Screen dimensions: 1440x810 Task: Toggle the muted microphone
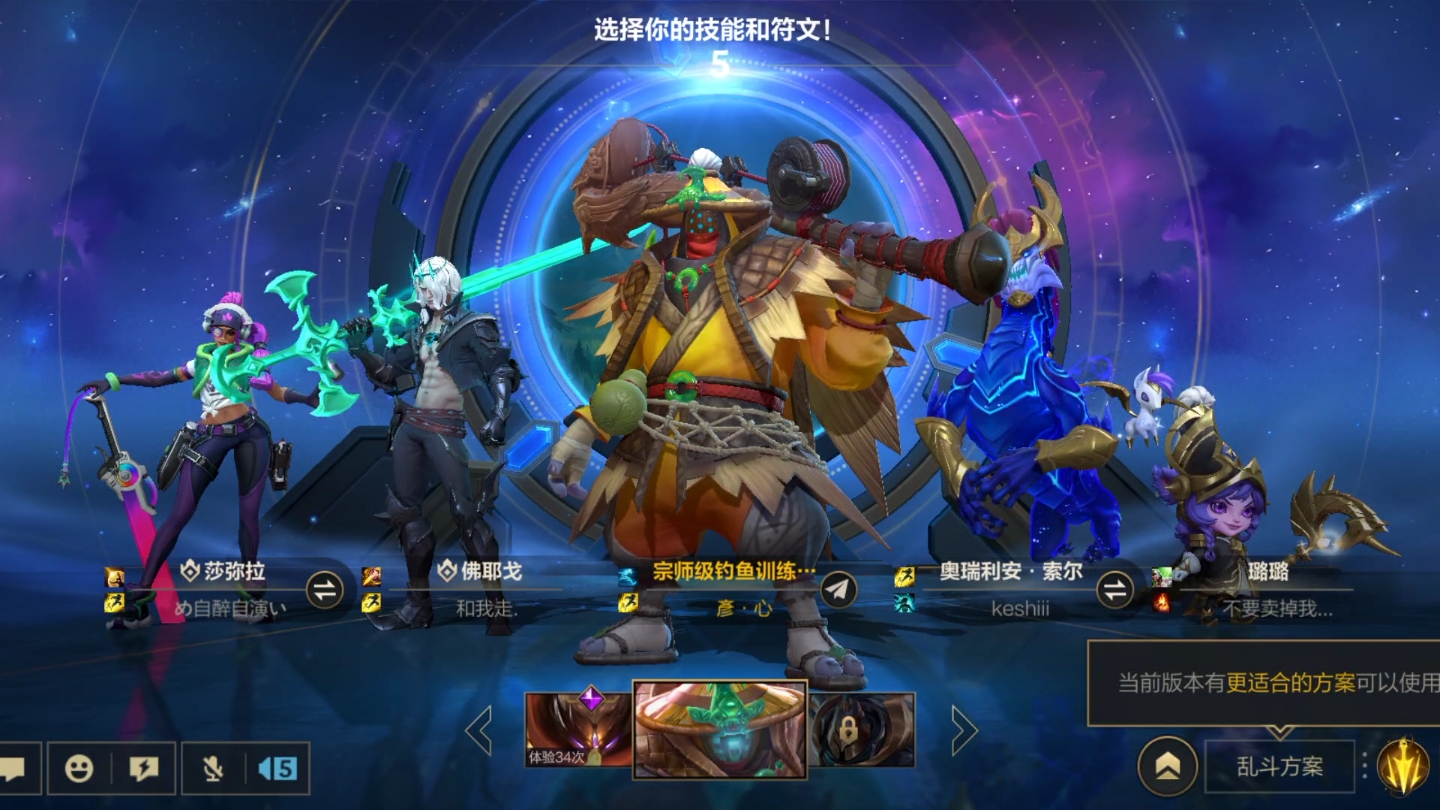pos(213,768)
